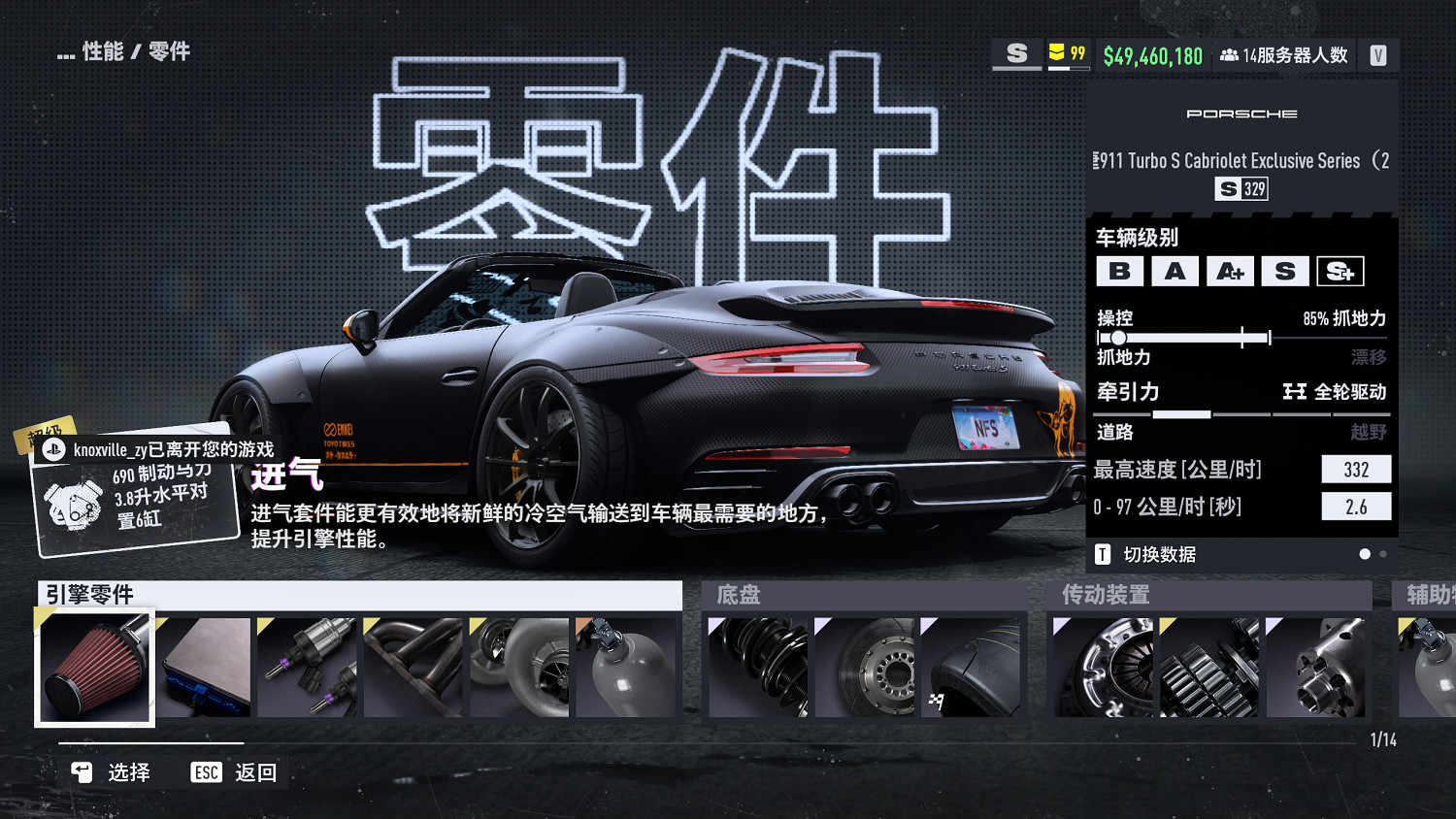The height and width of the screenshot is (819, 1456).
Task: Toggle the S+ vehicle class filter
Action: point(1340,271)
